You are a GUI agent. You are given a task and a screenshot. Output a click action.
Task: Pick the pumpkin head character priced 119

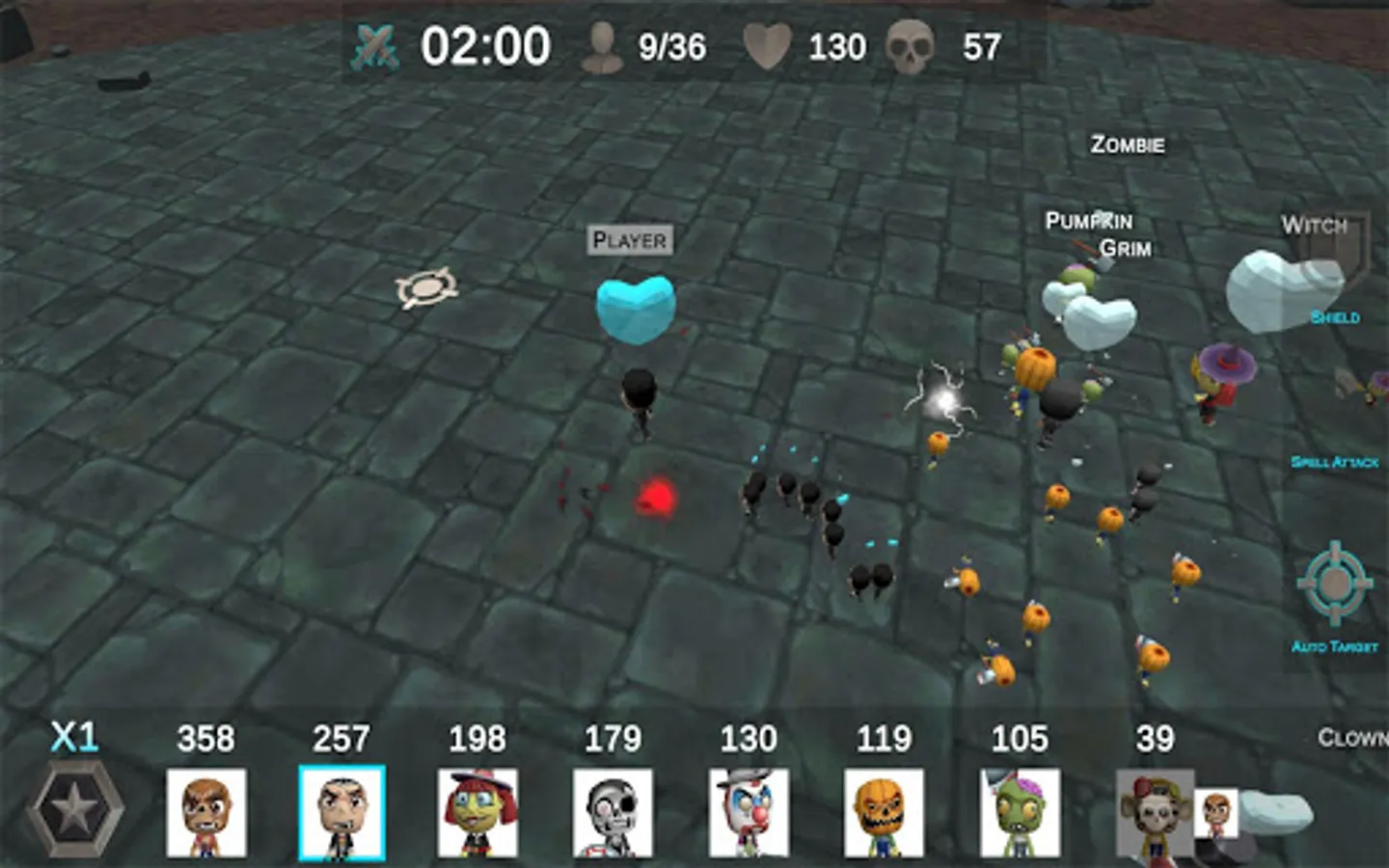click(885, 813)
